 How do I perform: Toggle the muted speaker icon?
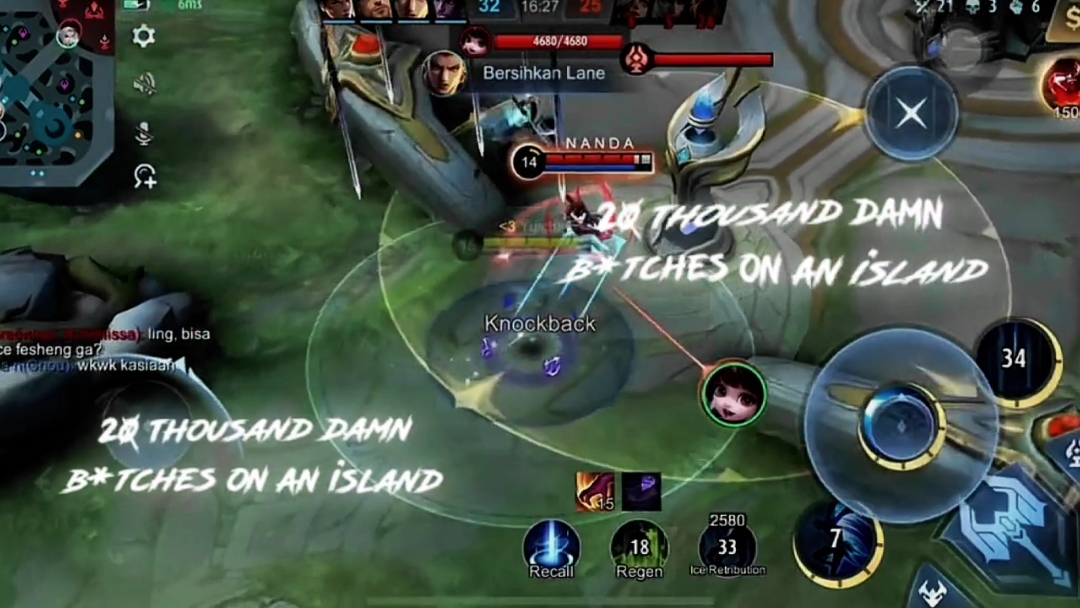point(144,84)
